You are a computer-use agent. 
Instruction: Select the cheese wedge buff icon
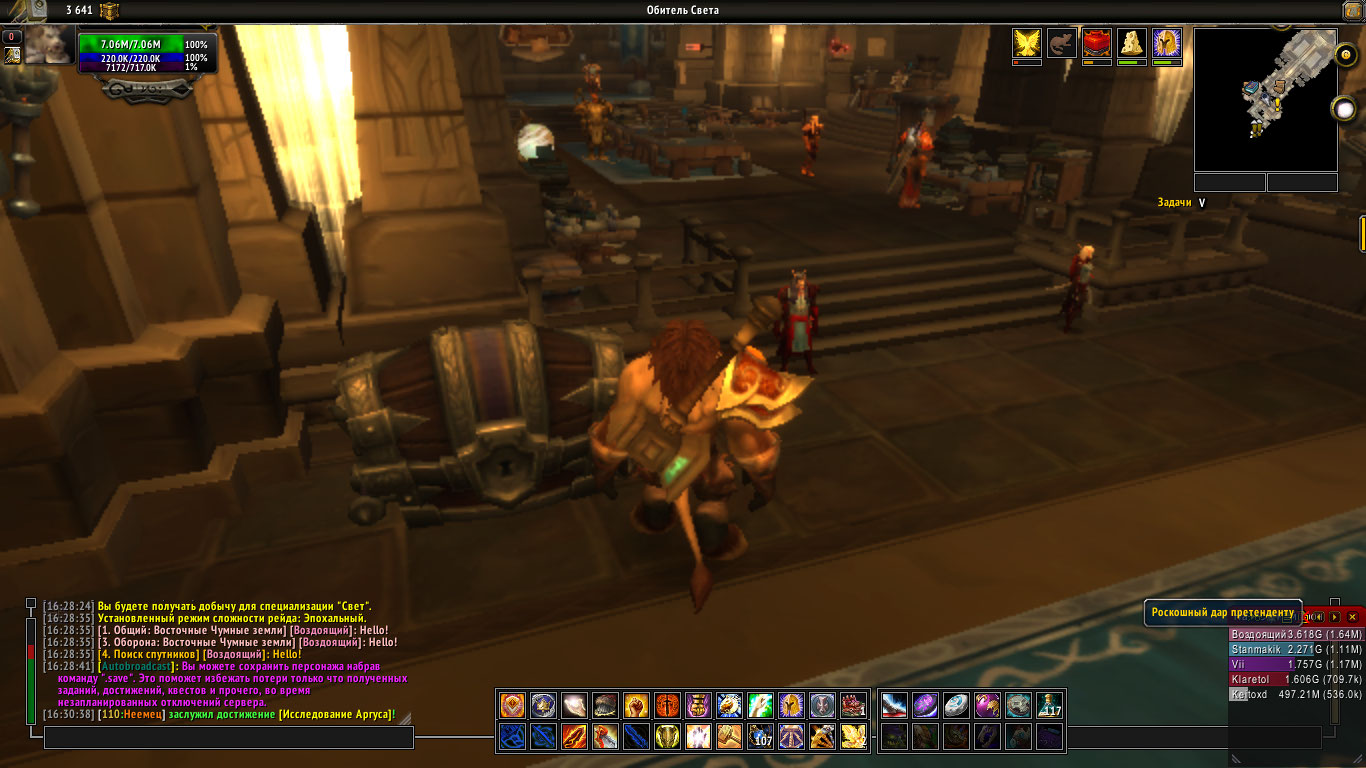click(x=1132, y=42)
